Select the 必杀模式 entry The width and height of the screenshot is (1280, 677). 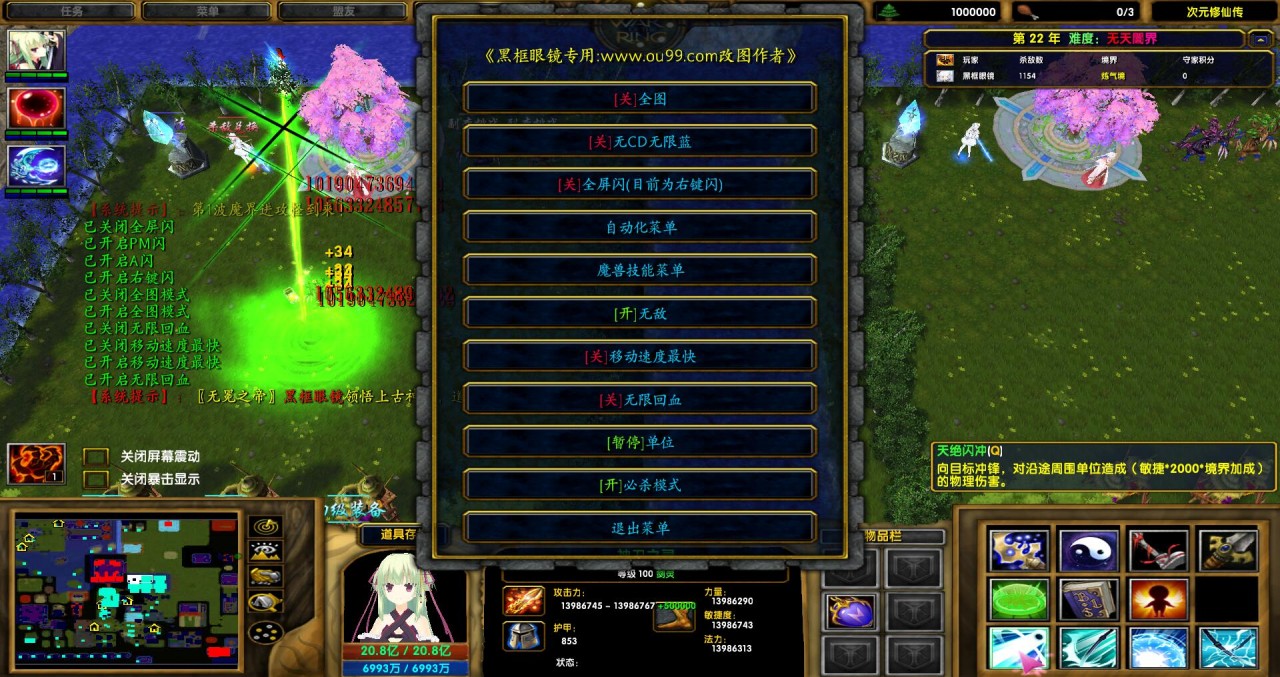(640, 485)
